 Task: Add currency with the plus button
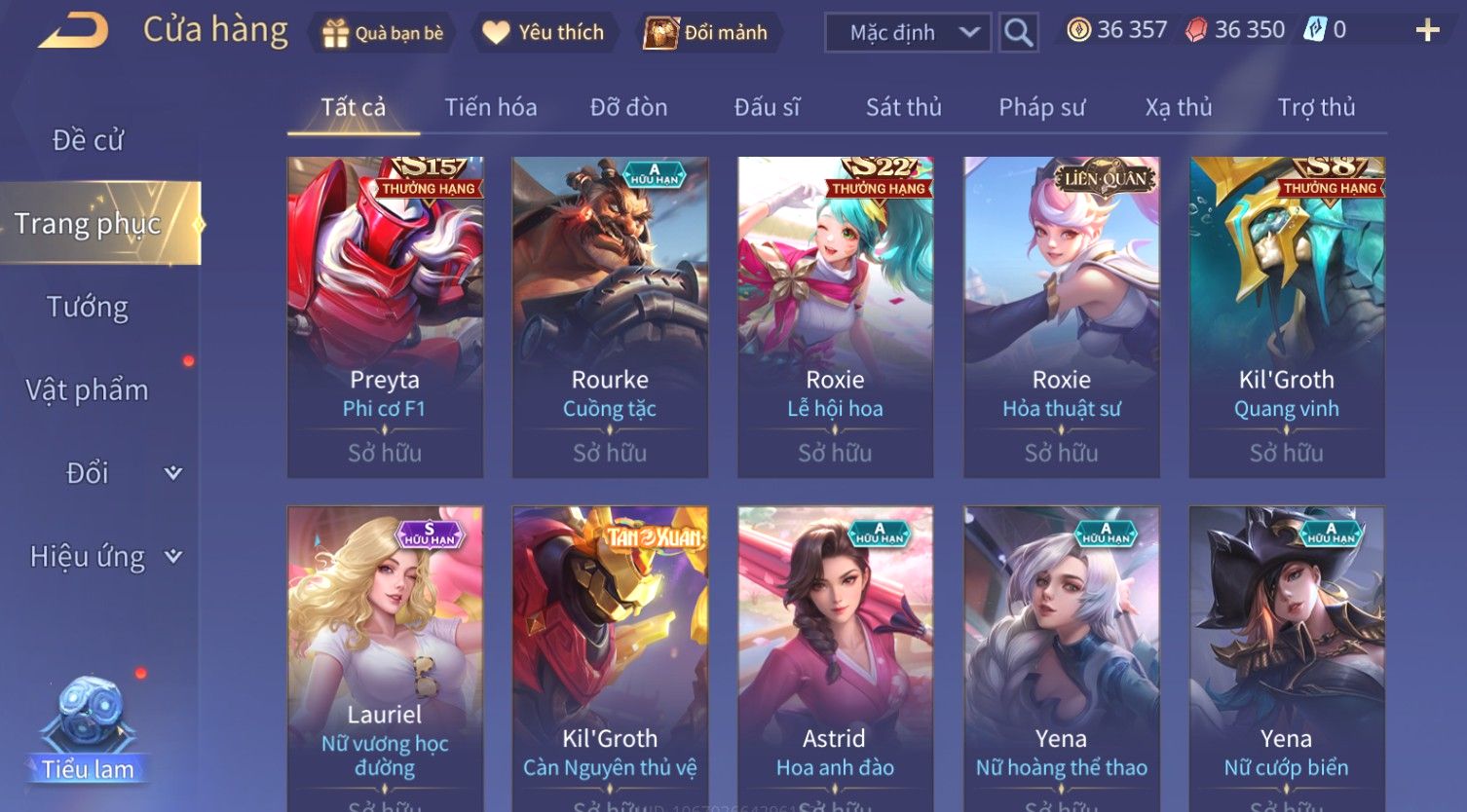click(1427, 31)
